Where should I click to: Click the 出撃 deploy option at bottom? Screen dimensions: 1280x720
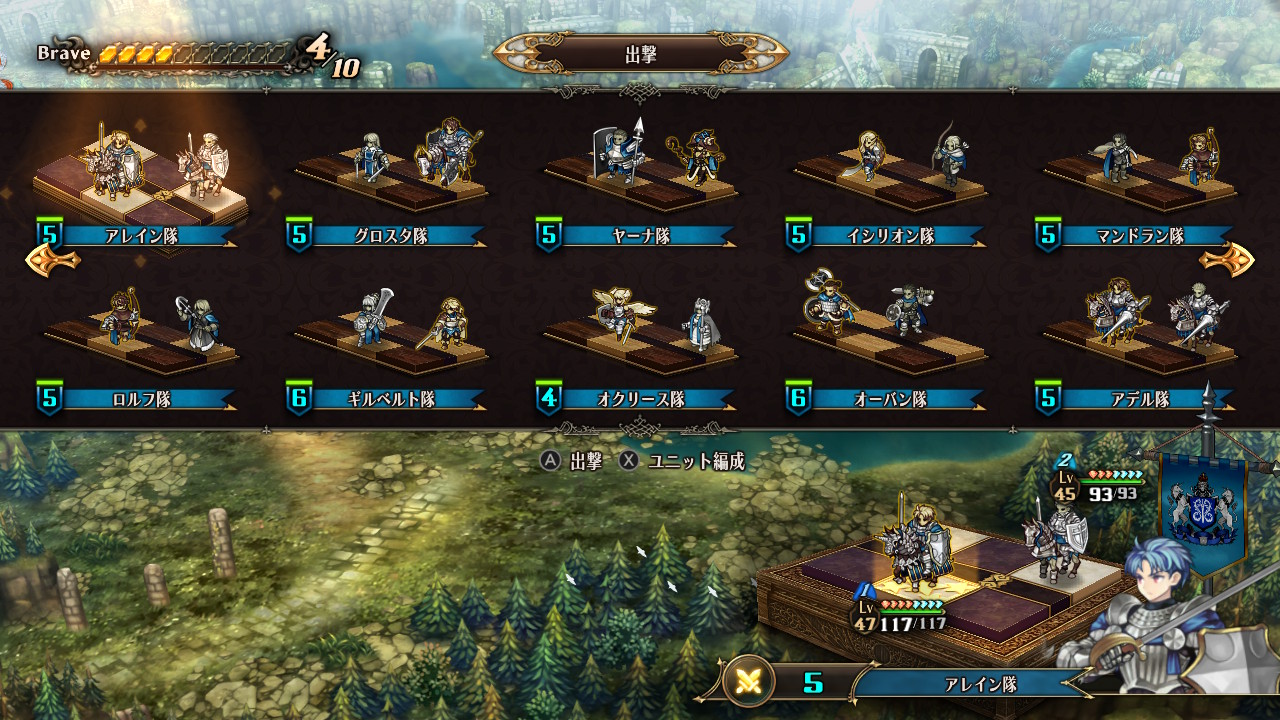(x=572, y=461)
